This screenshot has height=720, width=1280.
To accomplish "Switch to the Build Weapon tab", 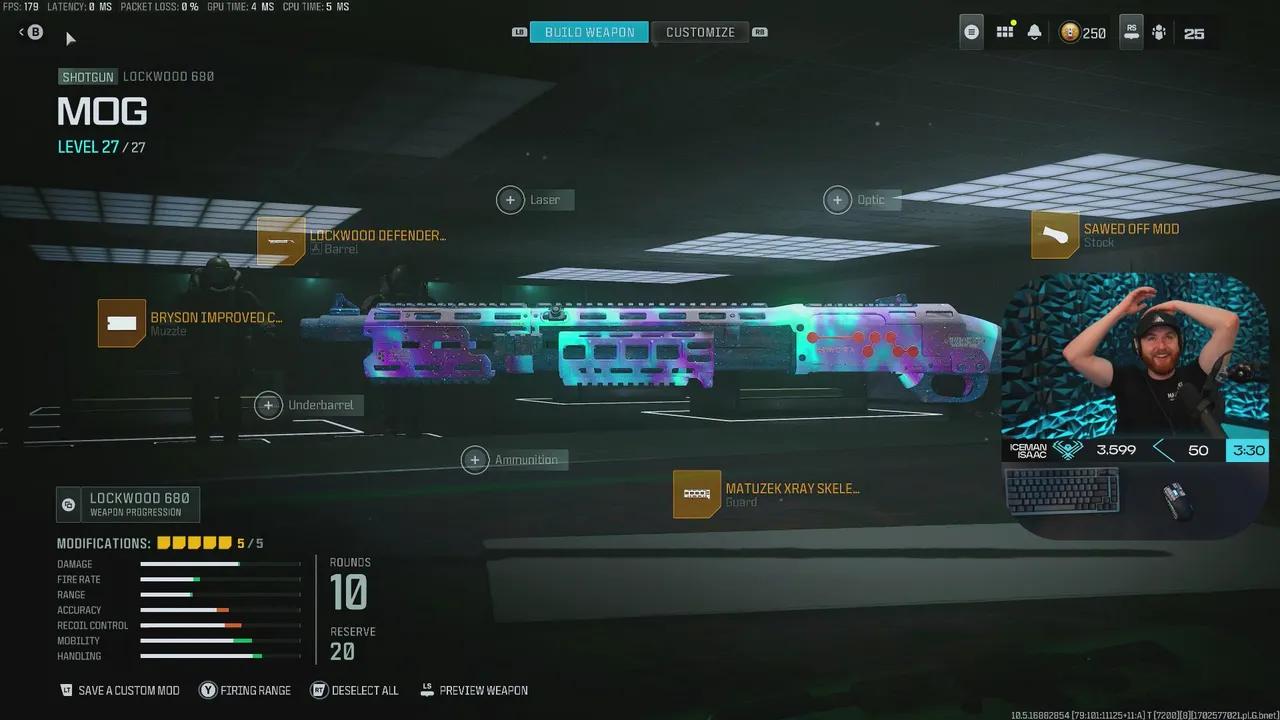I will point(589,32).
